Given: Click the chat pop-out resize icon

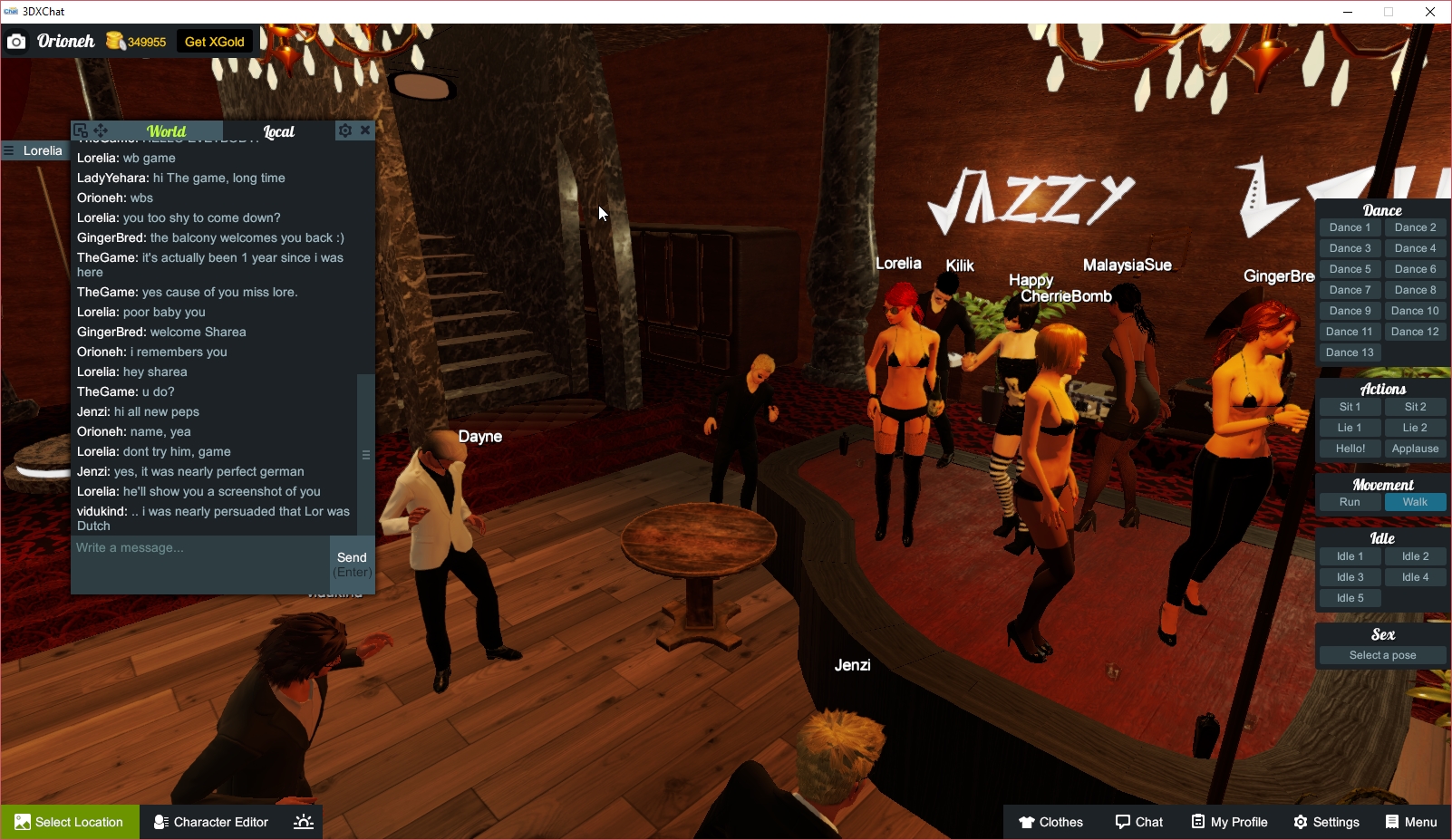Looking at the screenshot, I should [x=79, y=130].
